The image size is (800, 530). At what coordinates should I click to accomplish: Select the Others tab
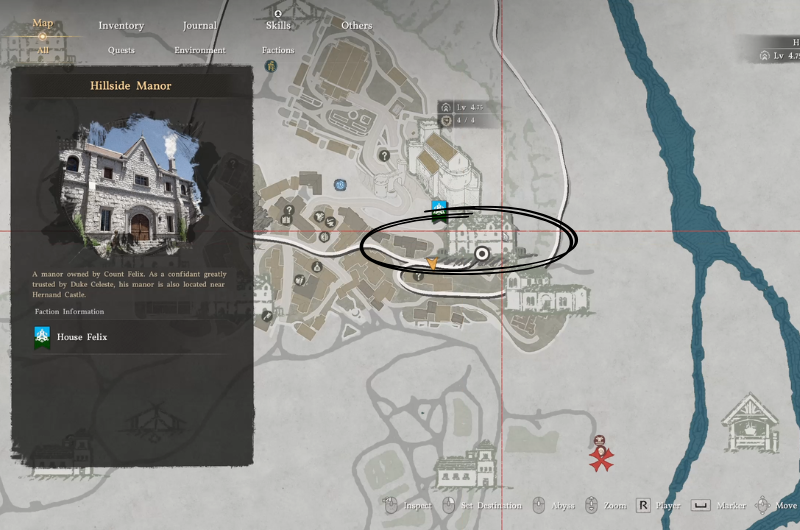pyautogui.click(x=356, y=25)
